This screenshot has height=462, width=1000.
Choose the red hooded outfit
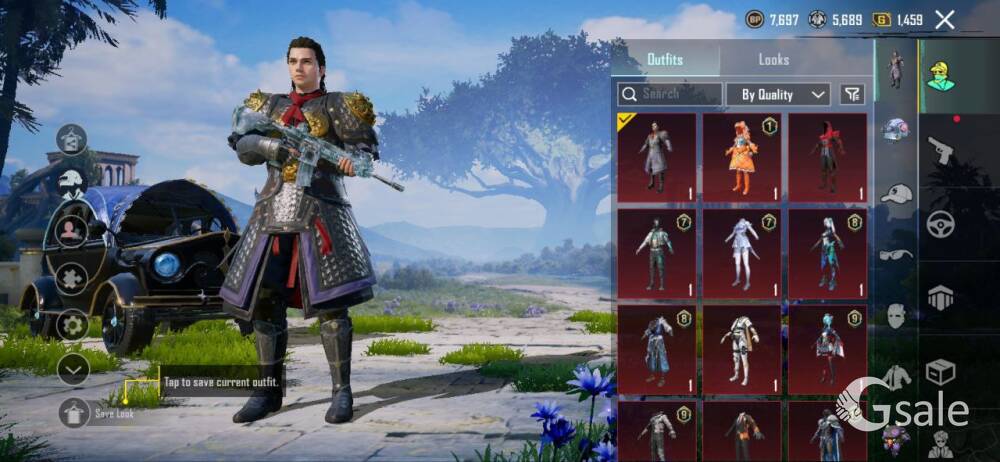click(827, 157)
